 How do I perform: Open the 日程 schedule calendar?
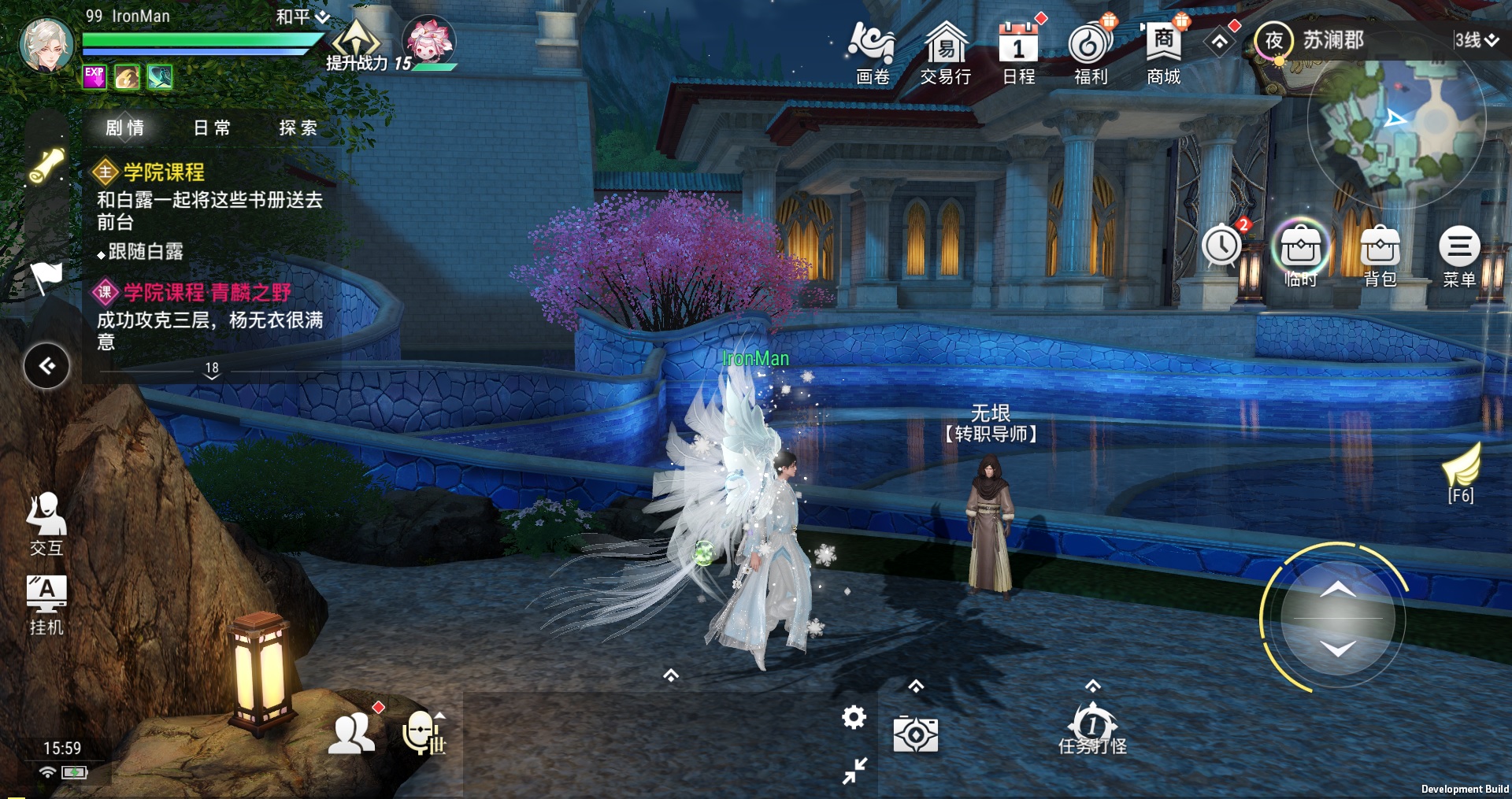(x=1018, y=52)
